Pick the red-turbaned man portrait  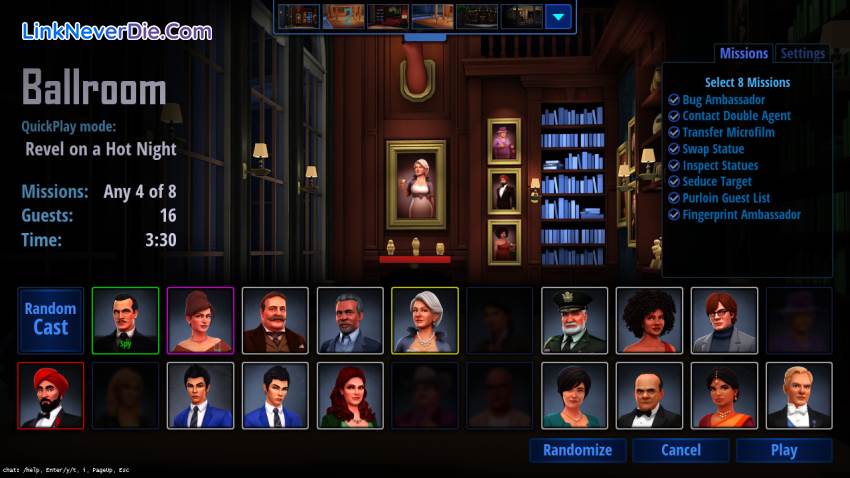pyautogui.click(x=51, y=396)
